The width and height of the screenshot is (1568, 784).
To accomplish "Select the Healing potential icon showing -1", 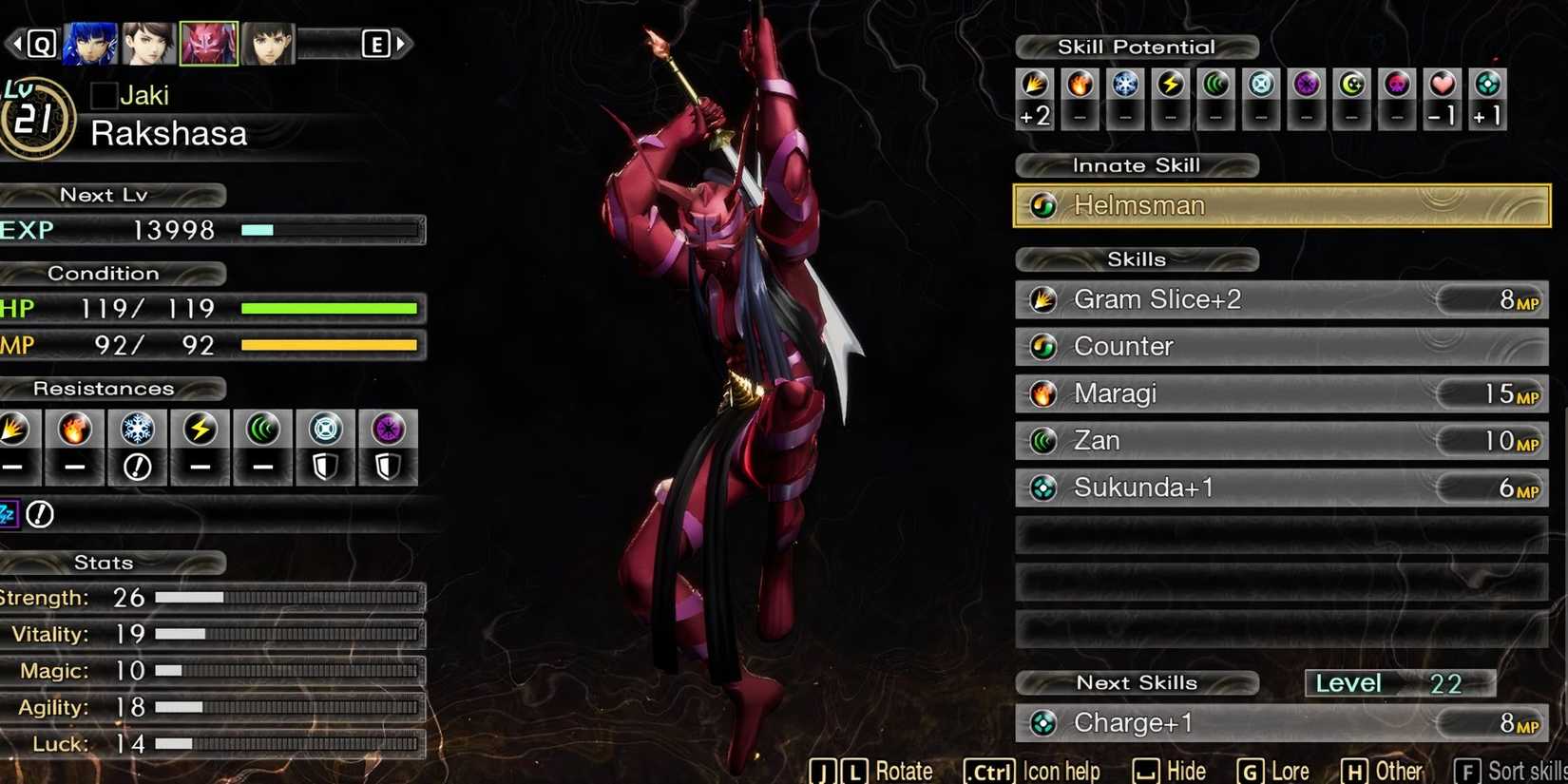I will [1443, 95].
